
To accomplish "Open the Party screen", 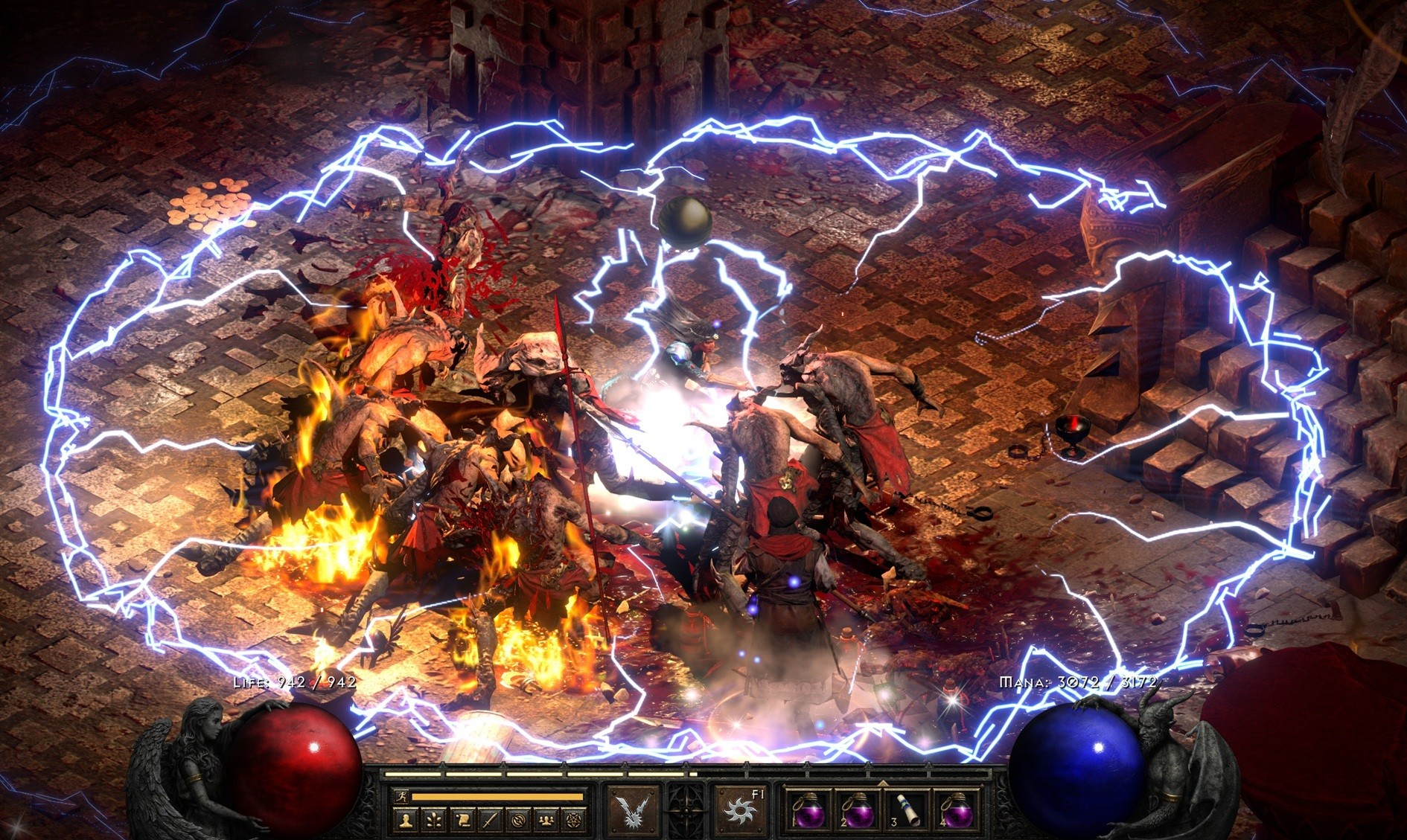I will point(545,820).
